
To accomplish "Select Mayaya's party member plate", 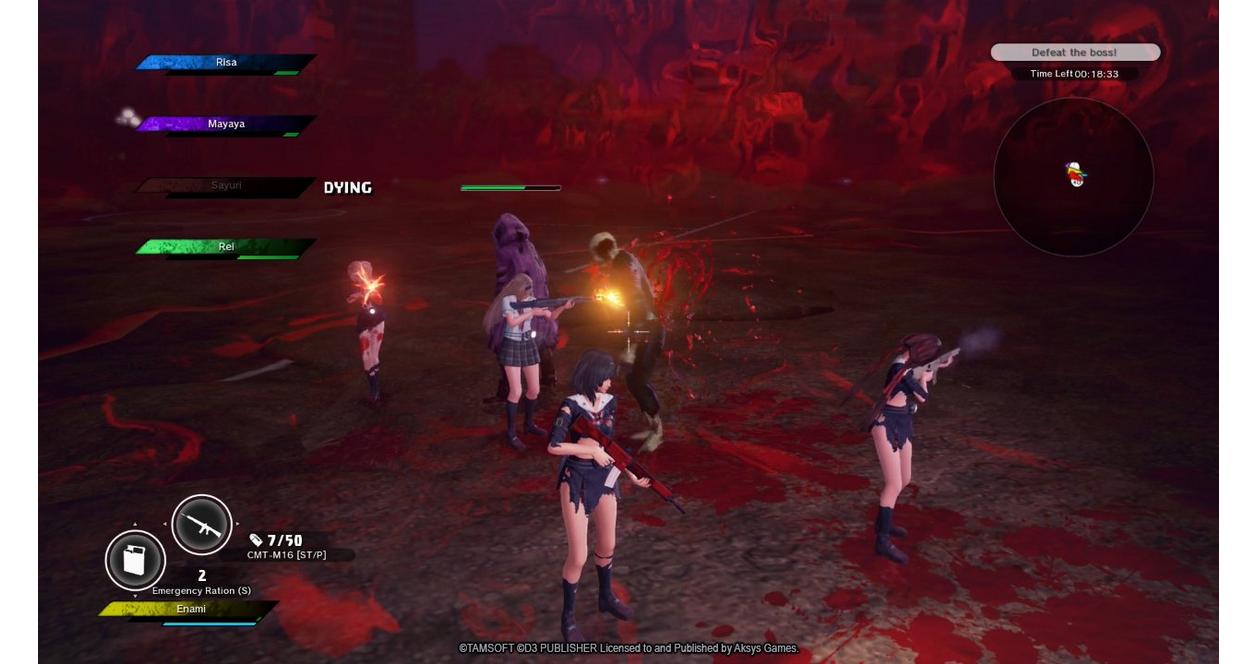I will pos(226,125).
